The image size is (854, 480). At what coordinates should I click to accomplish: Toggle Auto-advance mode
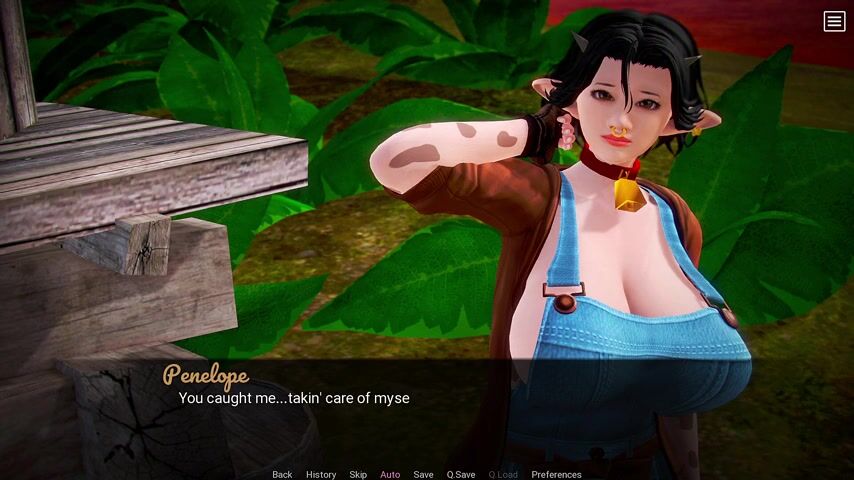(390, 474)
